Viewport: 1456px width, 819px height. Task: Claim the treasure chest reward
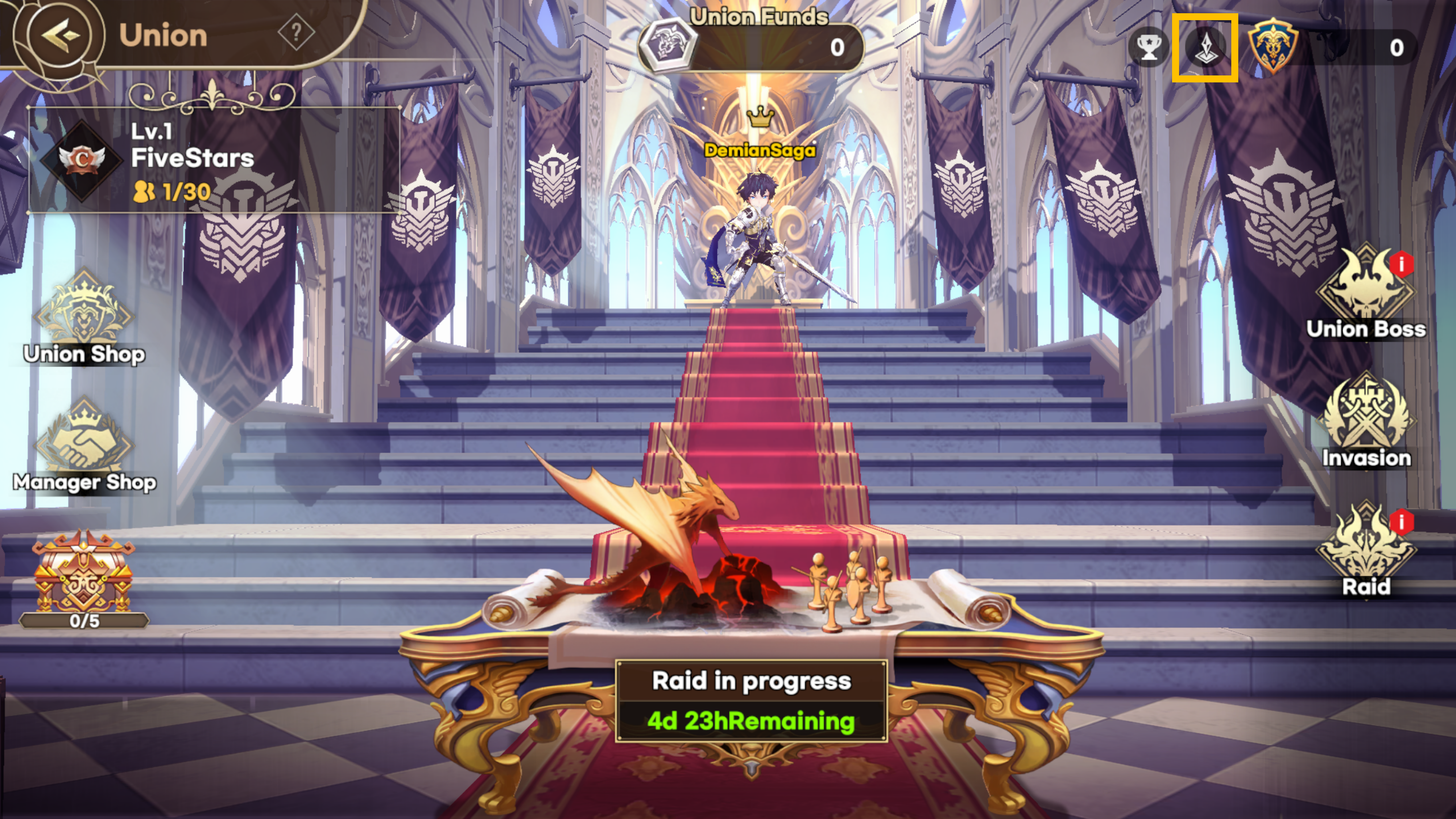tap(84, 576)
